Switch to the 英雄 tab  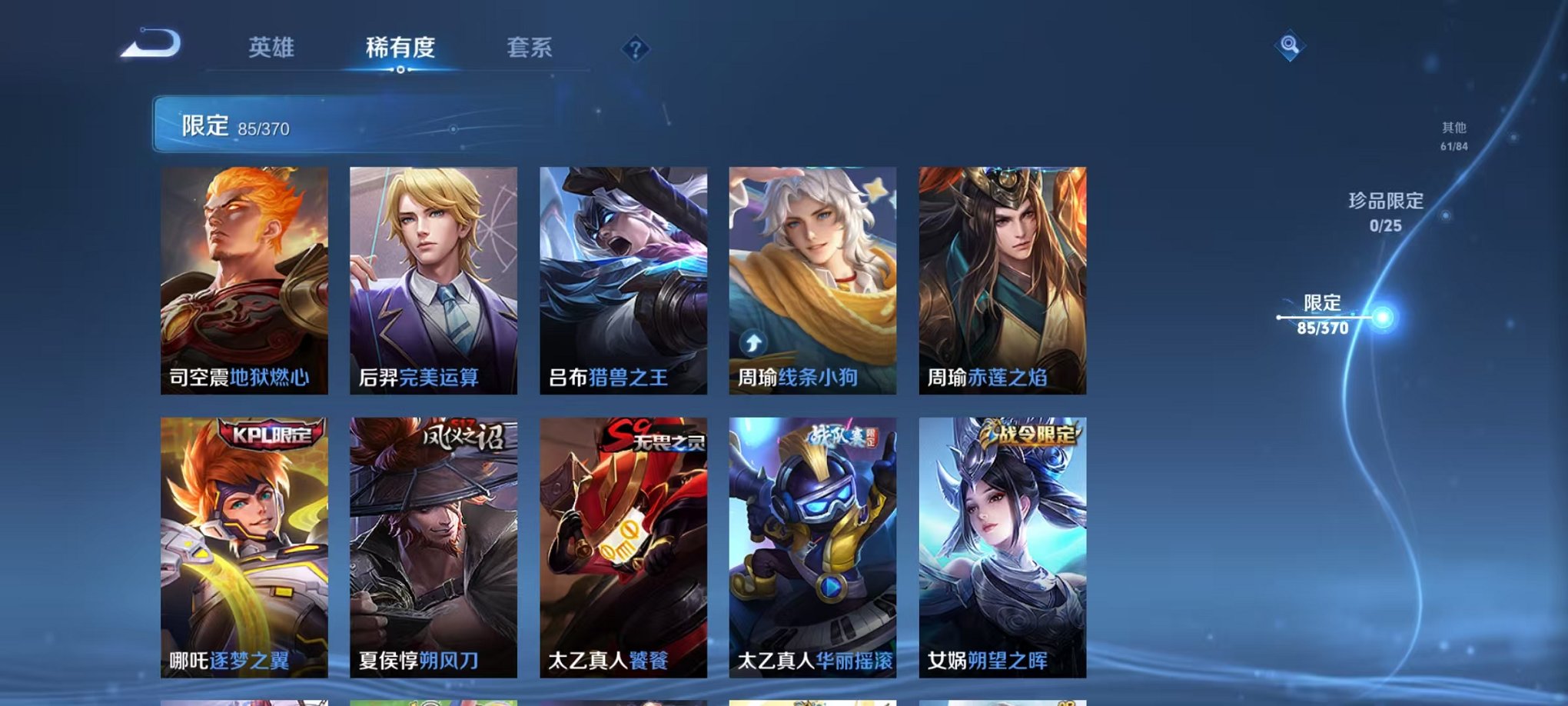[x=273, y=48]
